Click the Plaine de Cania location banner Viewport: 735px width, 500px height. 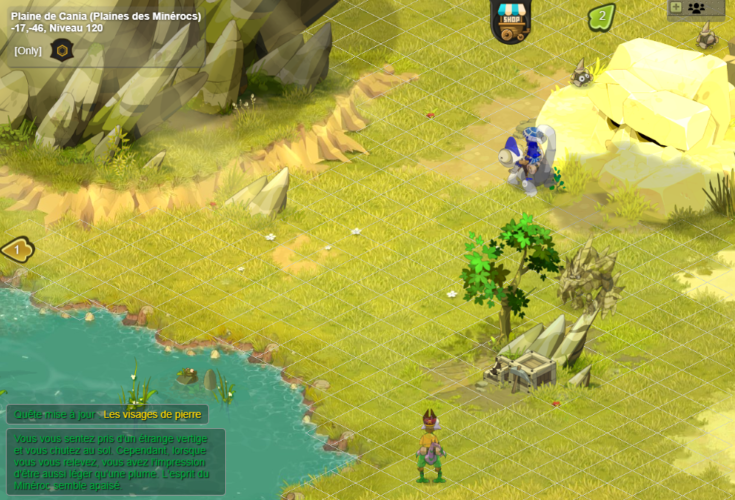[x=106, y=17]
